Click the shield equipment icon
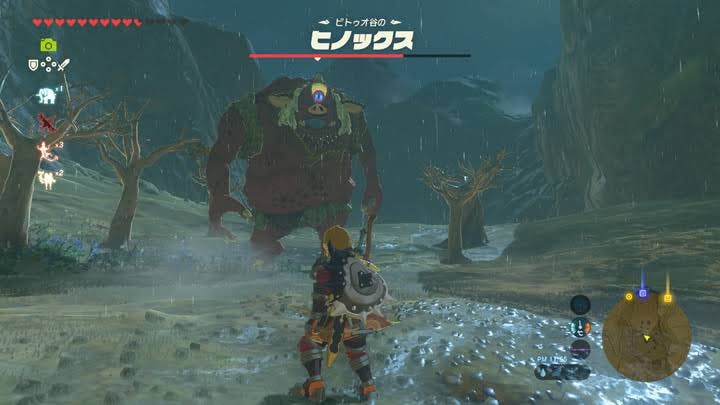Image resolution: width=720 pixels, height=405 pixels. tap(33, 65)
